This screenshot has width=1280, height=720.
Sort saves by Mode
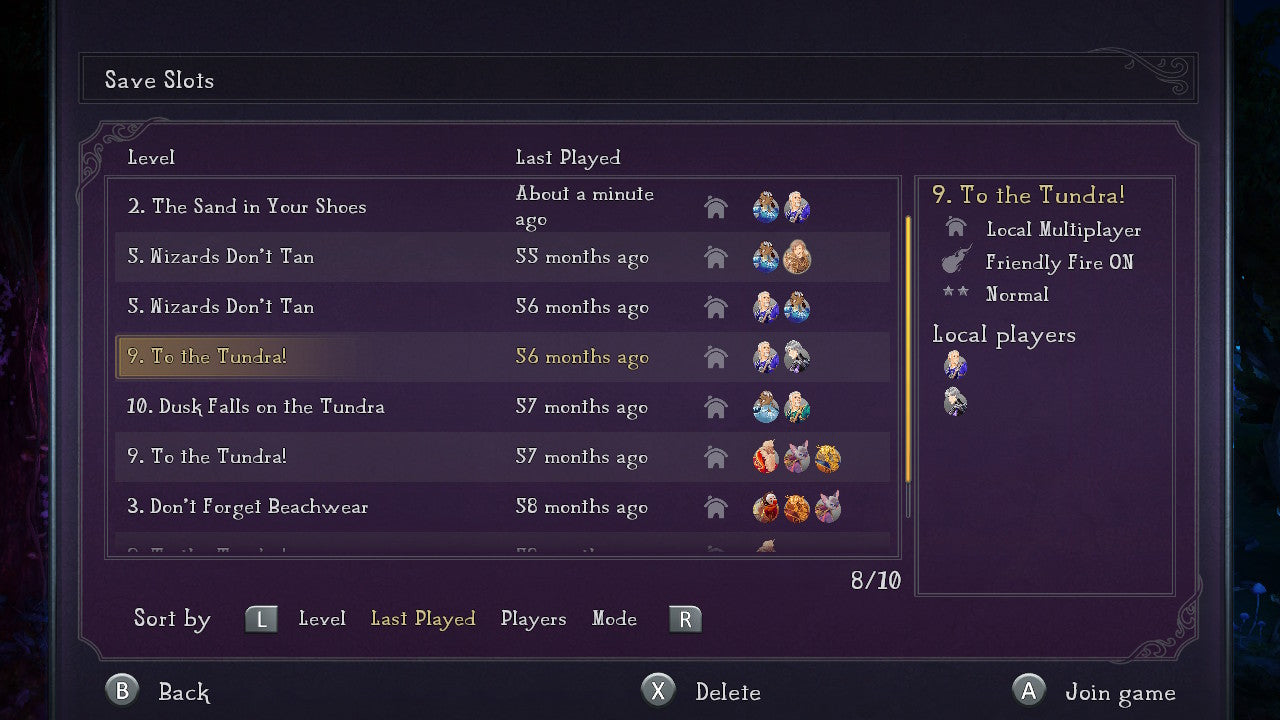point(614,618)
